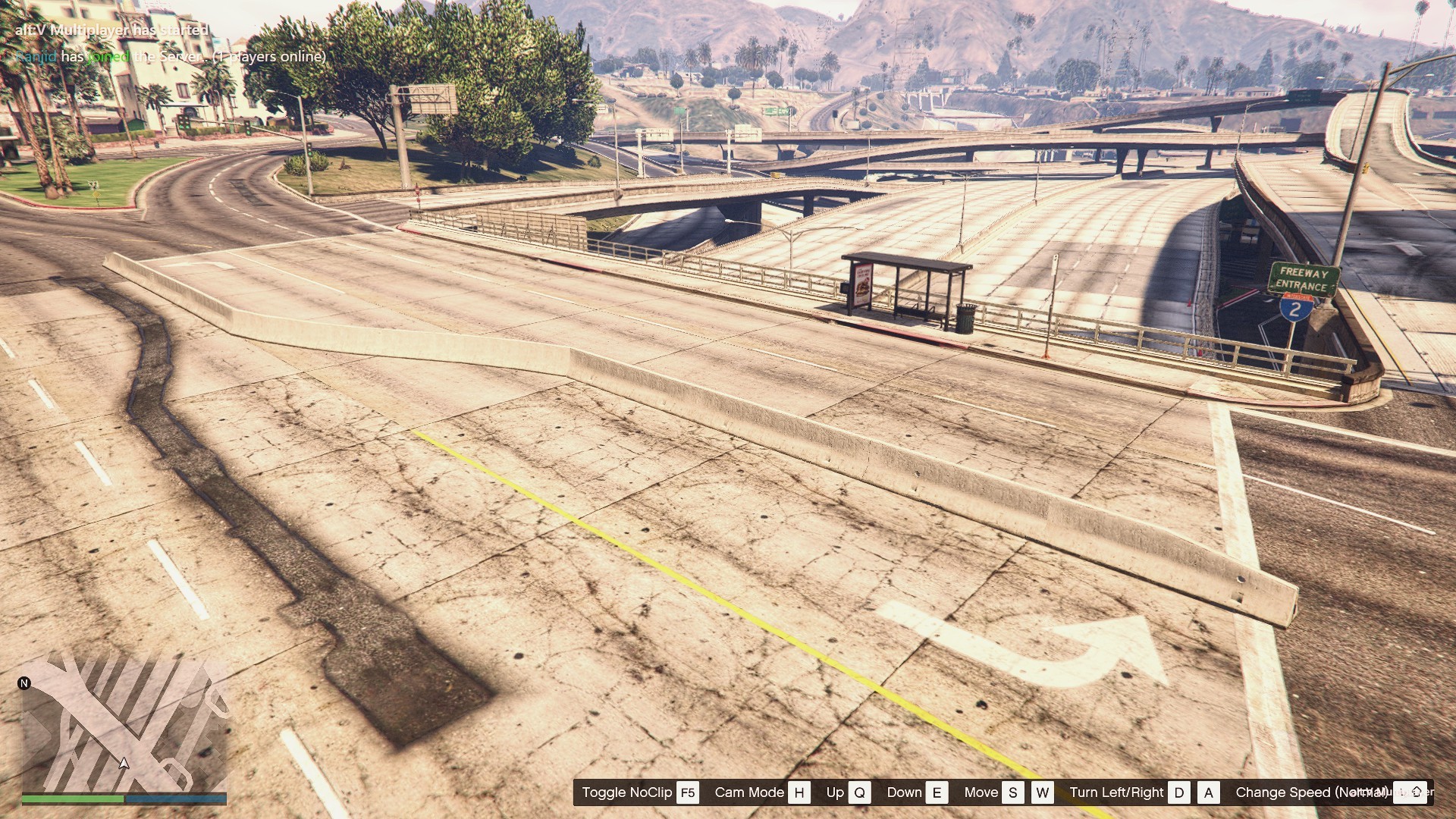Click the minimap radar
The image size is (1456, 819).
(124, 724)
